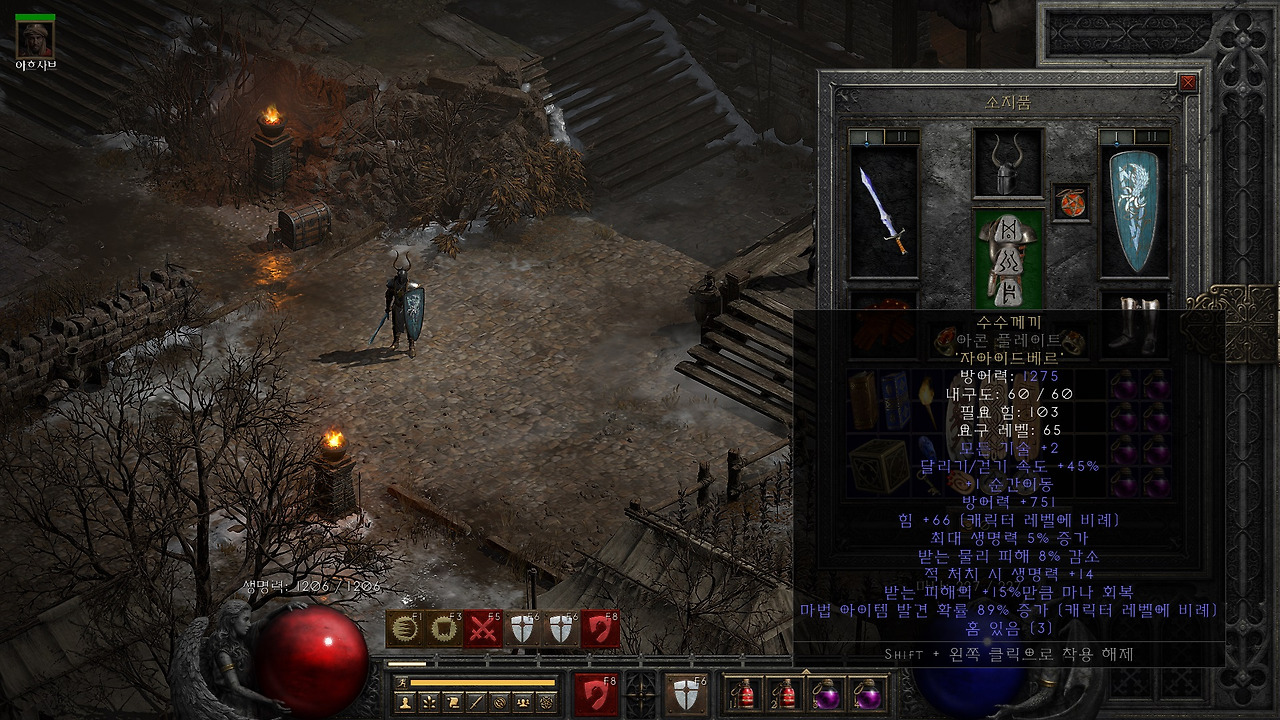Viewport: 1280px width, 720px height.
Task: Activate the F5 crossed swords skill
Action: click(482, 629)
